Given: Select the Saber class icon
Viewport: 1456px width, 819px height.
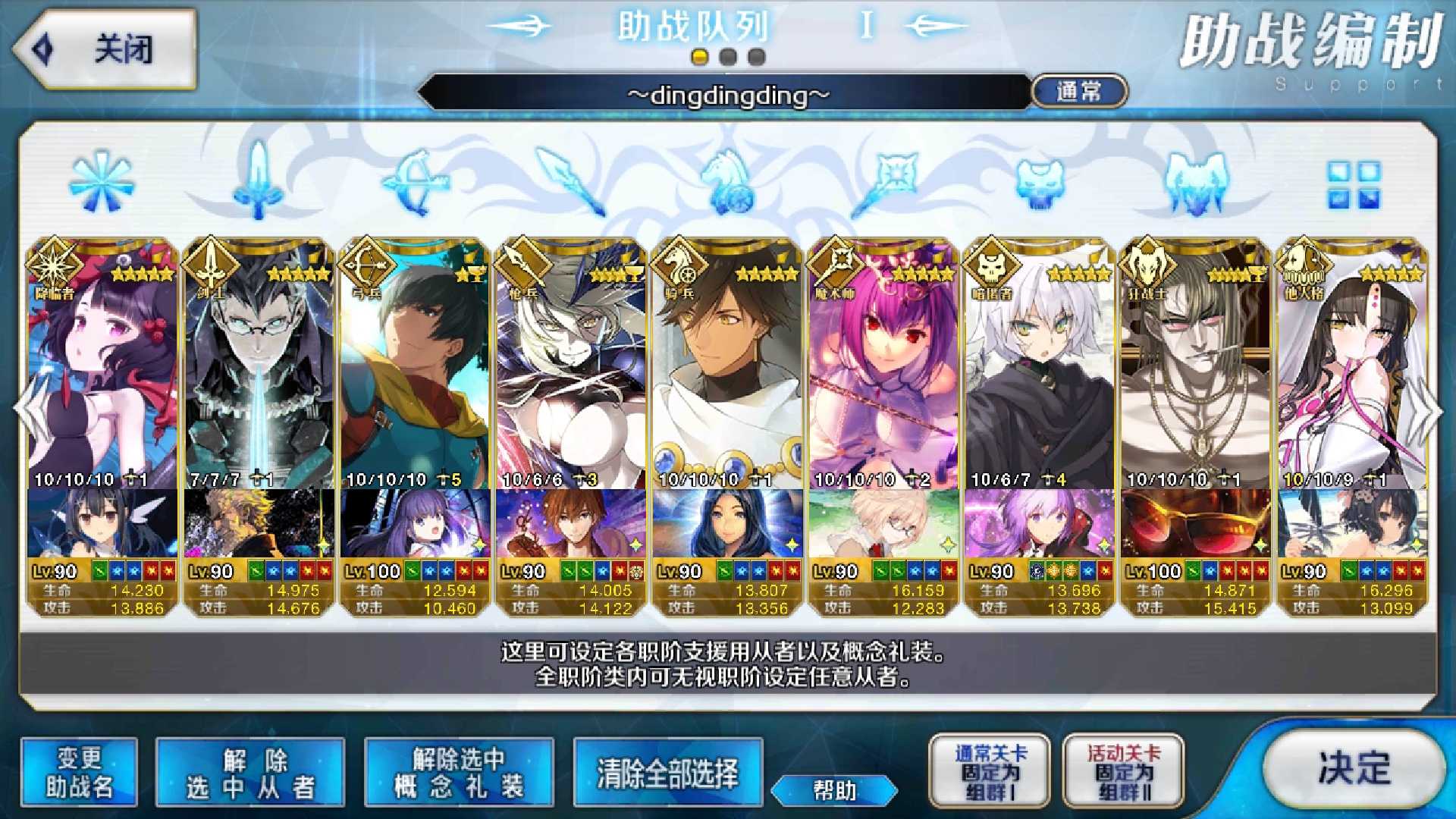Looking at the screenshot, I should [x=258, y=182].
